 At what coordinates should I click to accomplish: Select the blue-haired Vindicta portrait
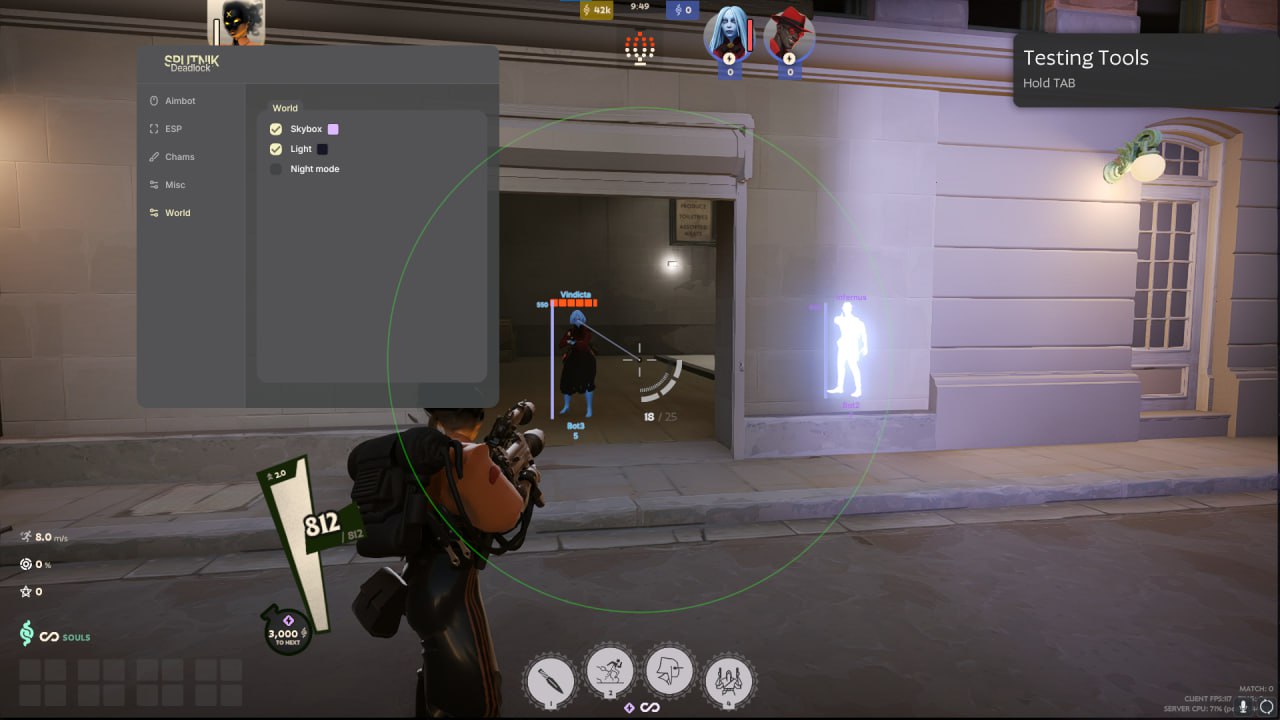click(x=727, y=33)
